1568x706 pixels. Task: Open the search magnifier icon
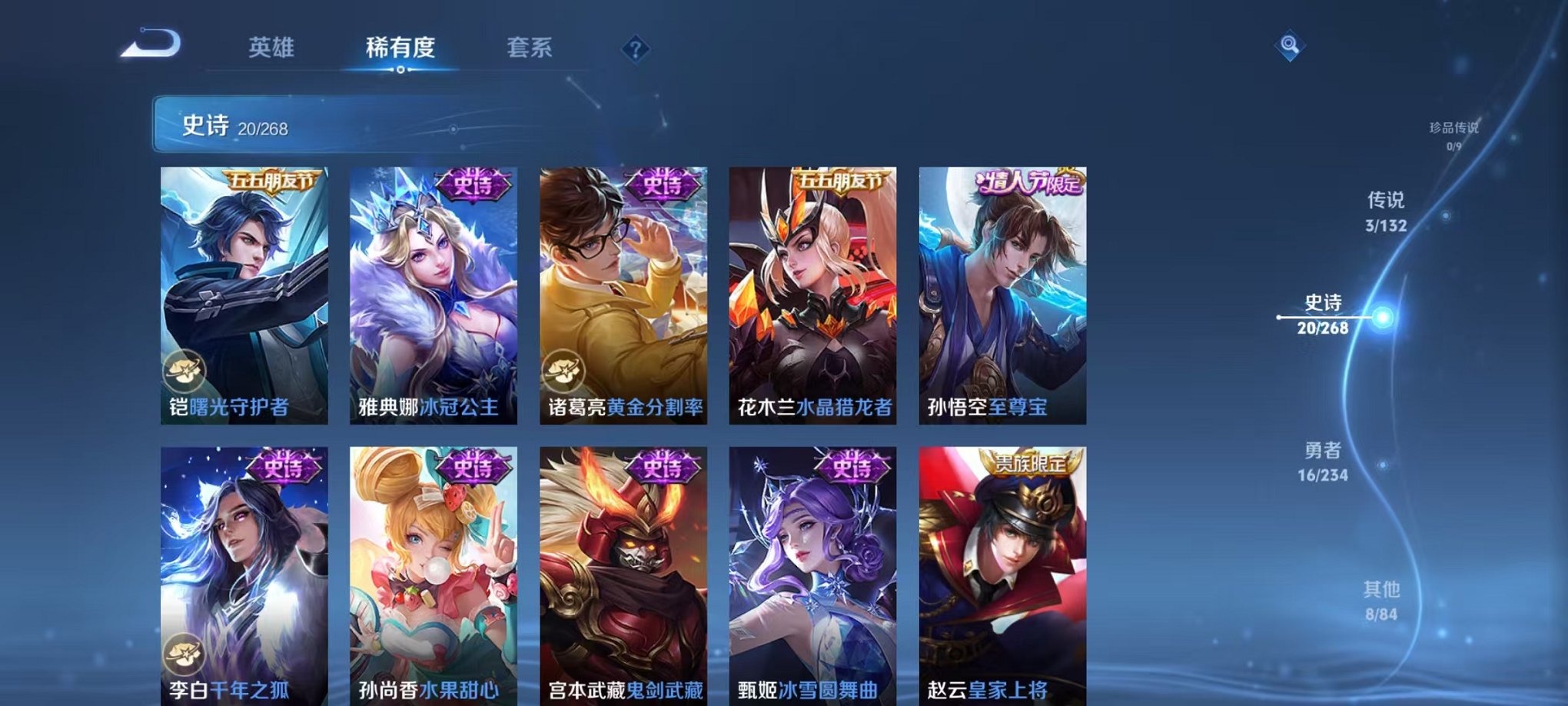(x=1291, y=46)
